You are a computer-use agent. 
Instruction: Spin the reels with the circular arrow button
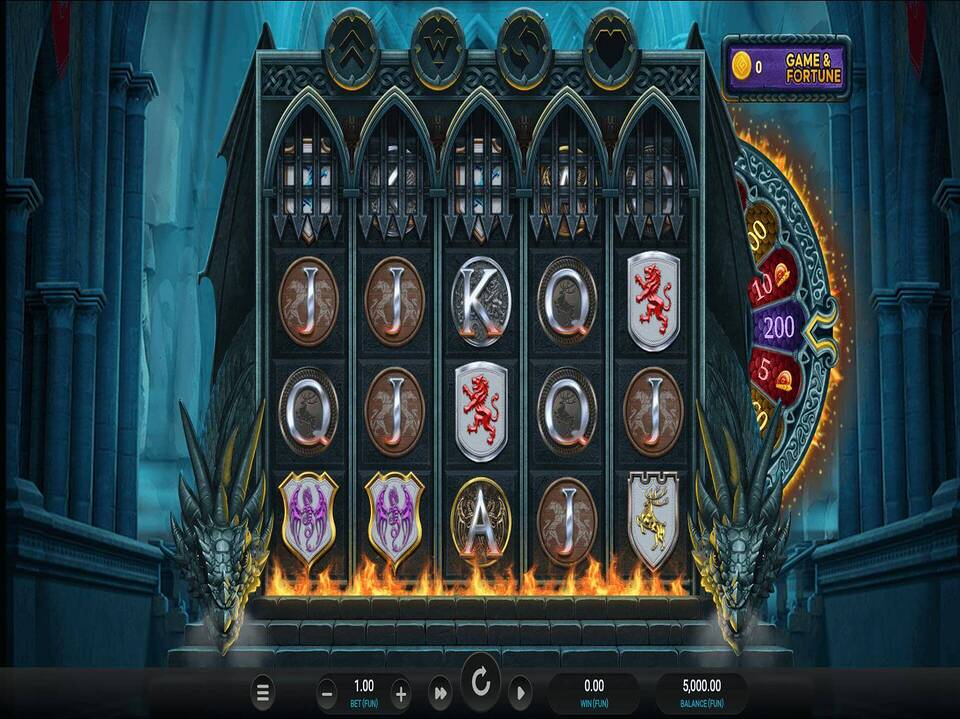481,684
